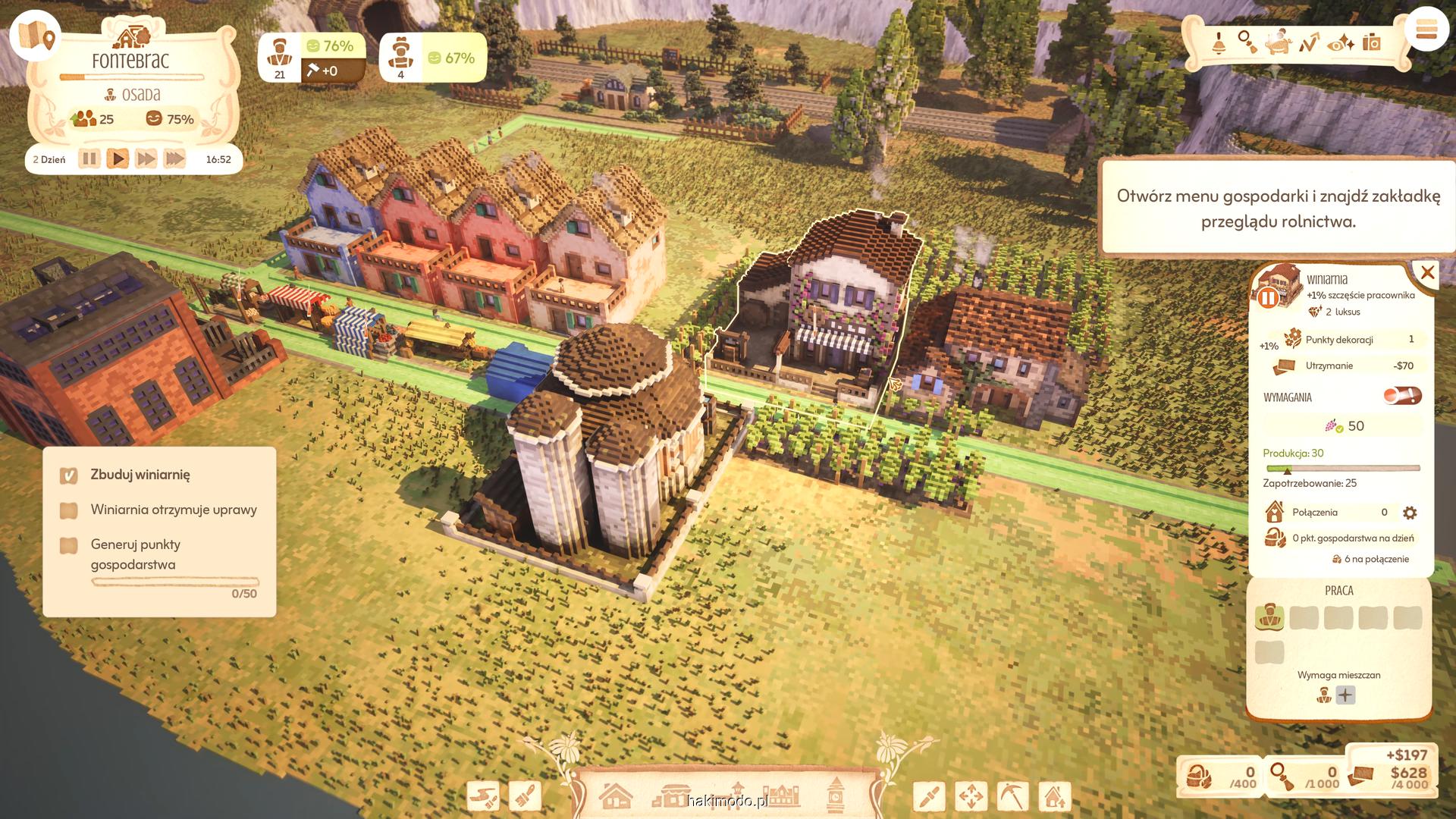Open the map with the map-pin icon
The width and height of the screenshot is (1456, 819).
coord(35,35)
